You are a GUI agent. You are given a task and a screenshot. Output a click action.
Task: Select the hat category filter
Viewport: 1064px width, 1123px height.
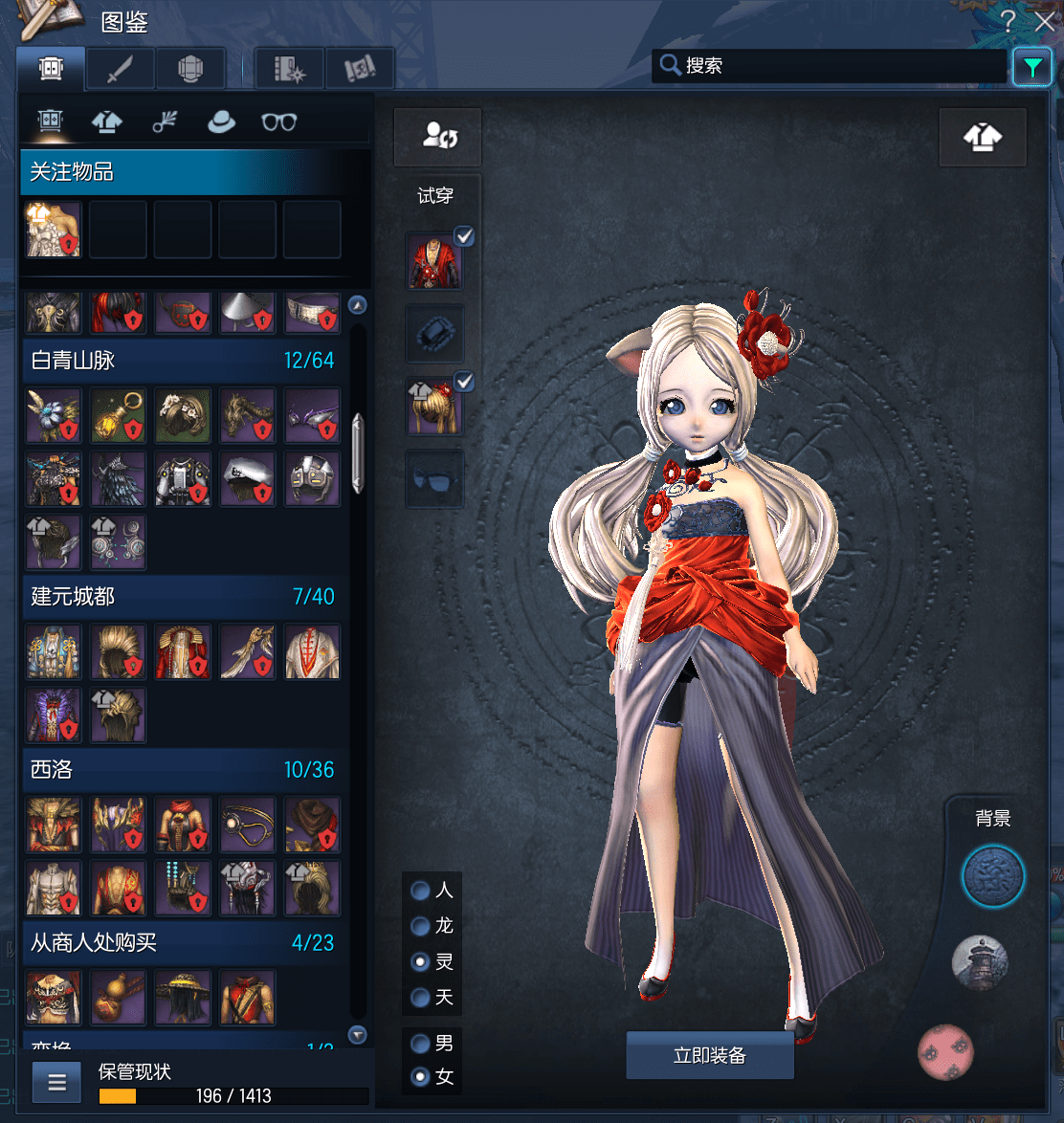pos(221,121)
